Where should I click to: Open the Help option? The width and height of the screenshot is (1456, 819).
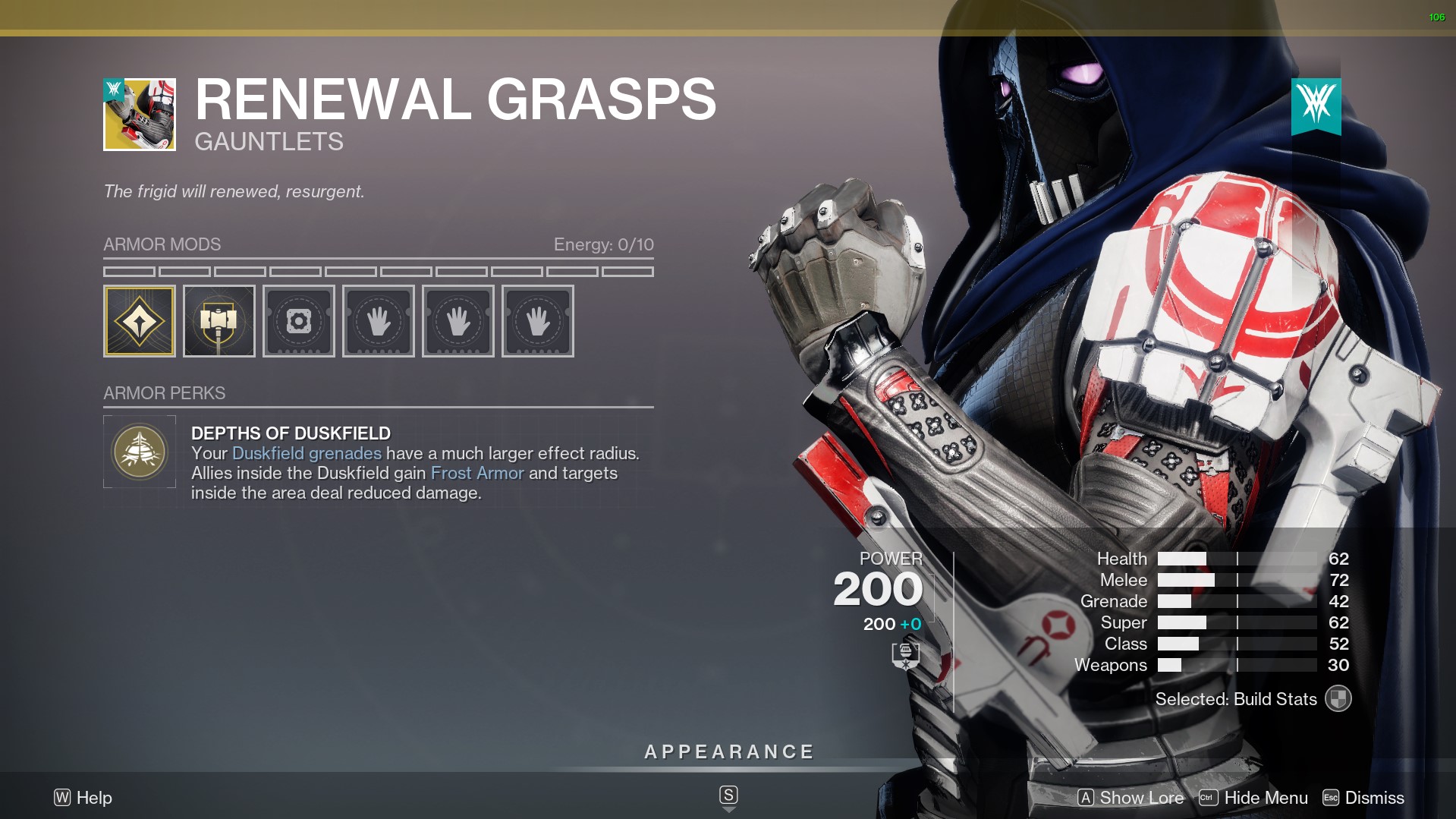[83, 798]
